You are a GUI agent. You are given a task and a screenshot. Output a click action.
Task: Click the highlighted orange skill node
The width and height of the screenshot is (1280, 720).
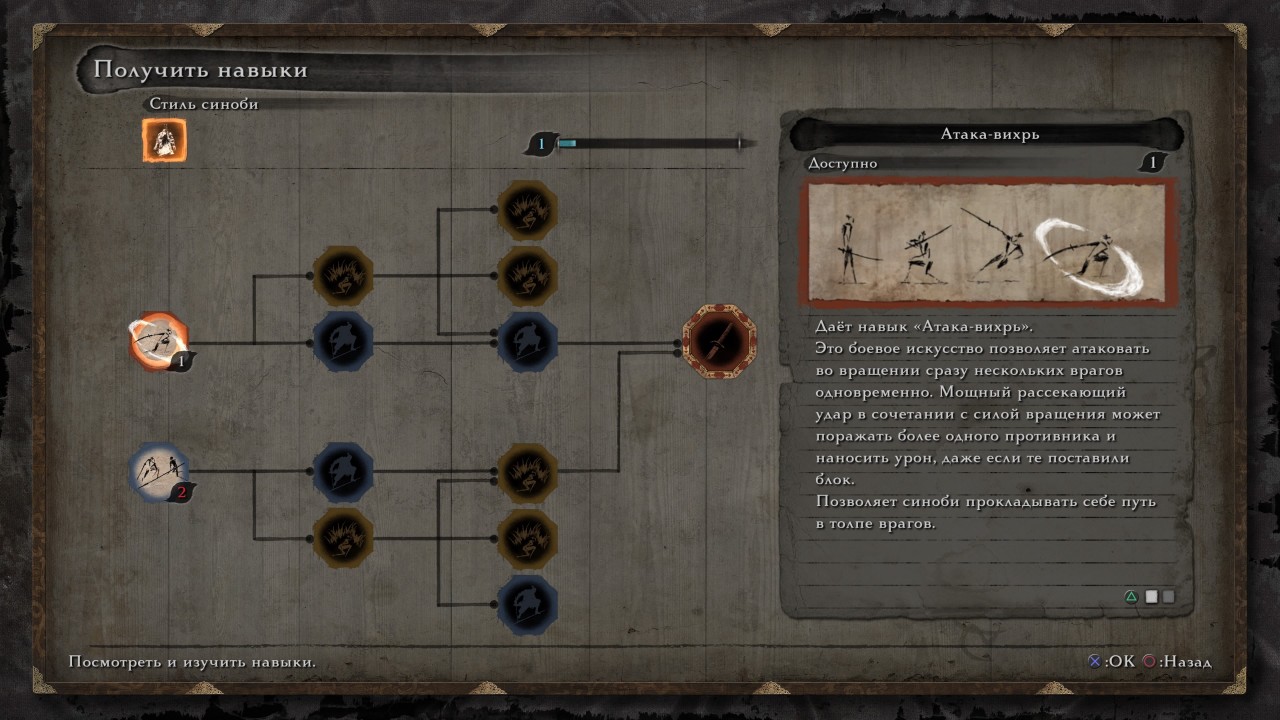coord(160,343)
